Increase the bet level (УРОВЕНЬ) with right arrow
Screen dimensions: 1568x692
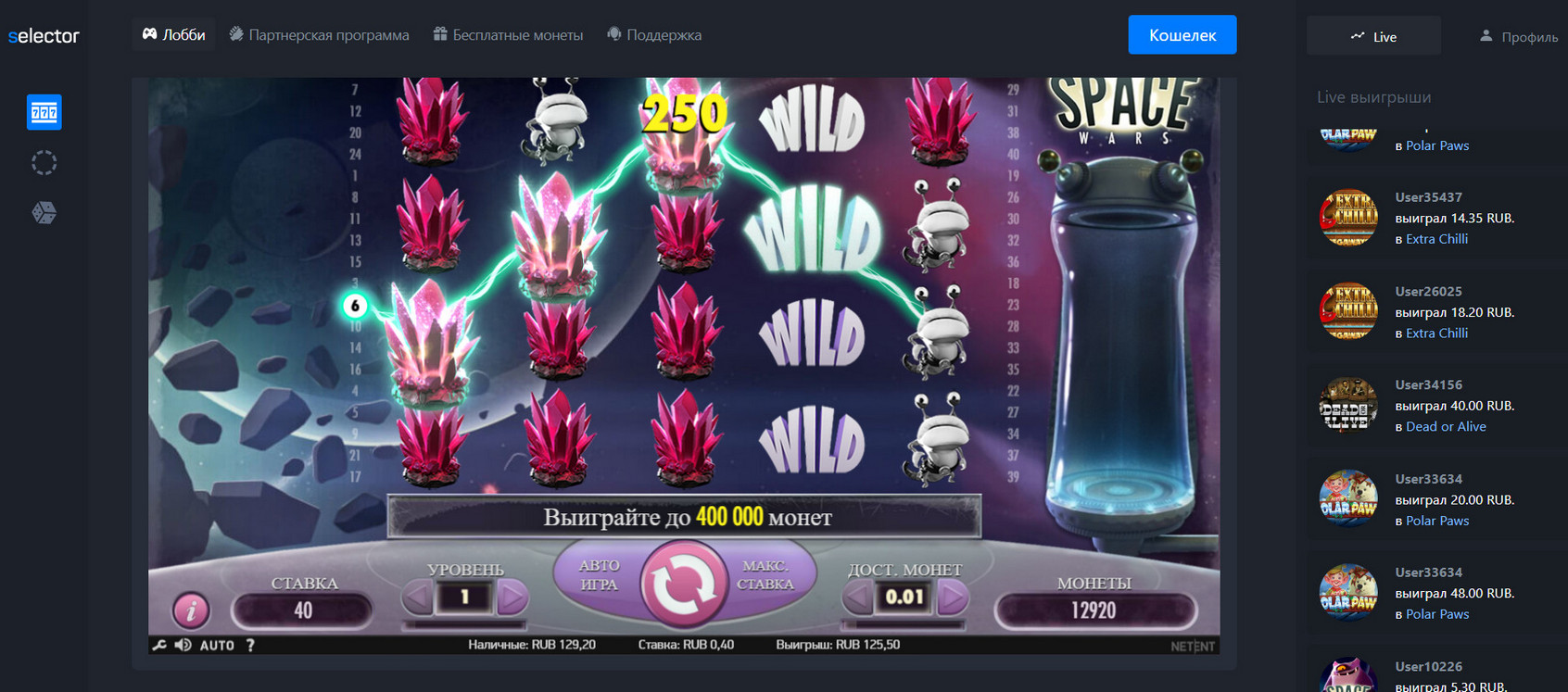(x=511, y=598)
